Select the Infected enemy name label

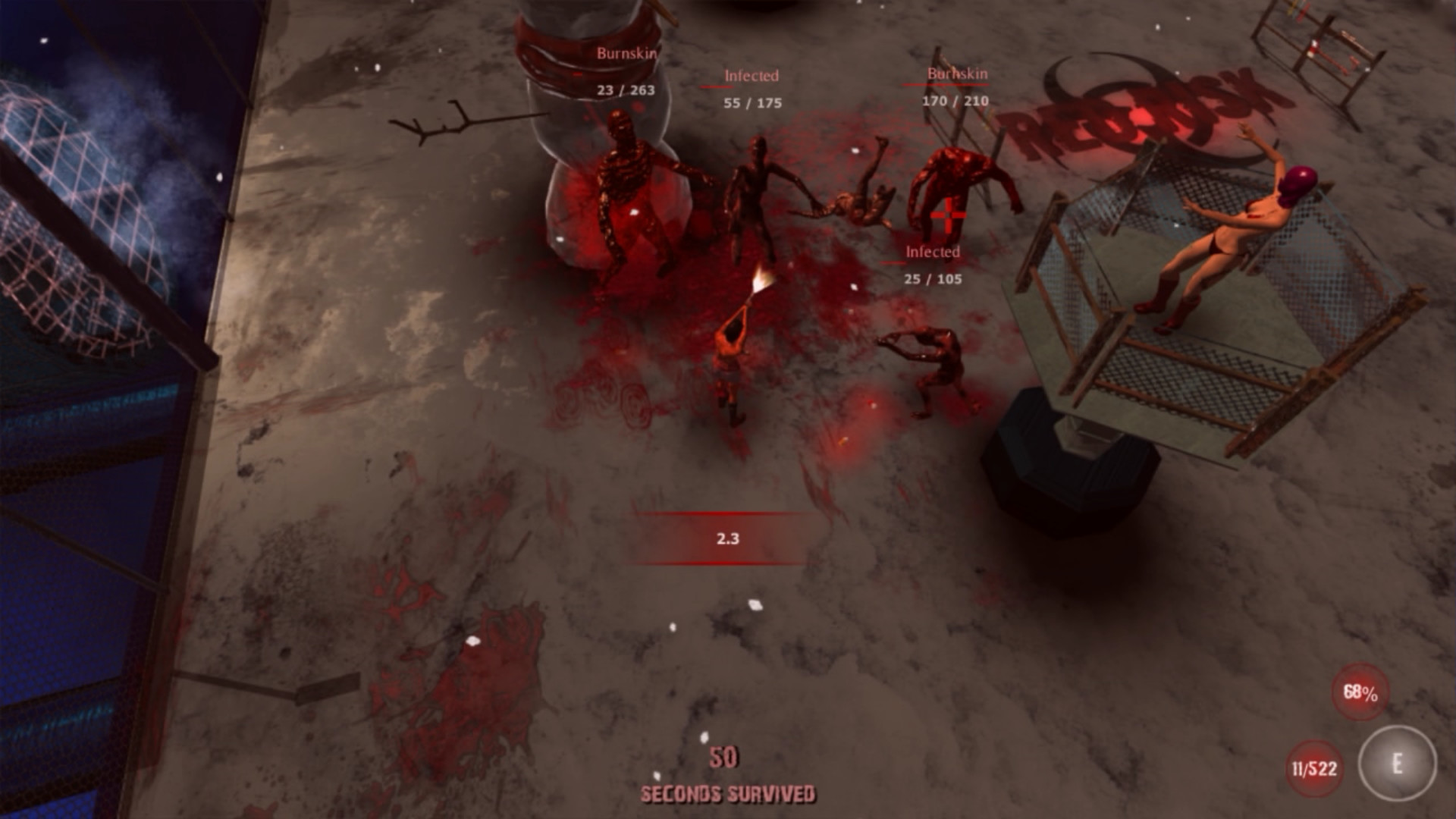tap(752, 74)
